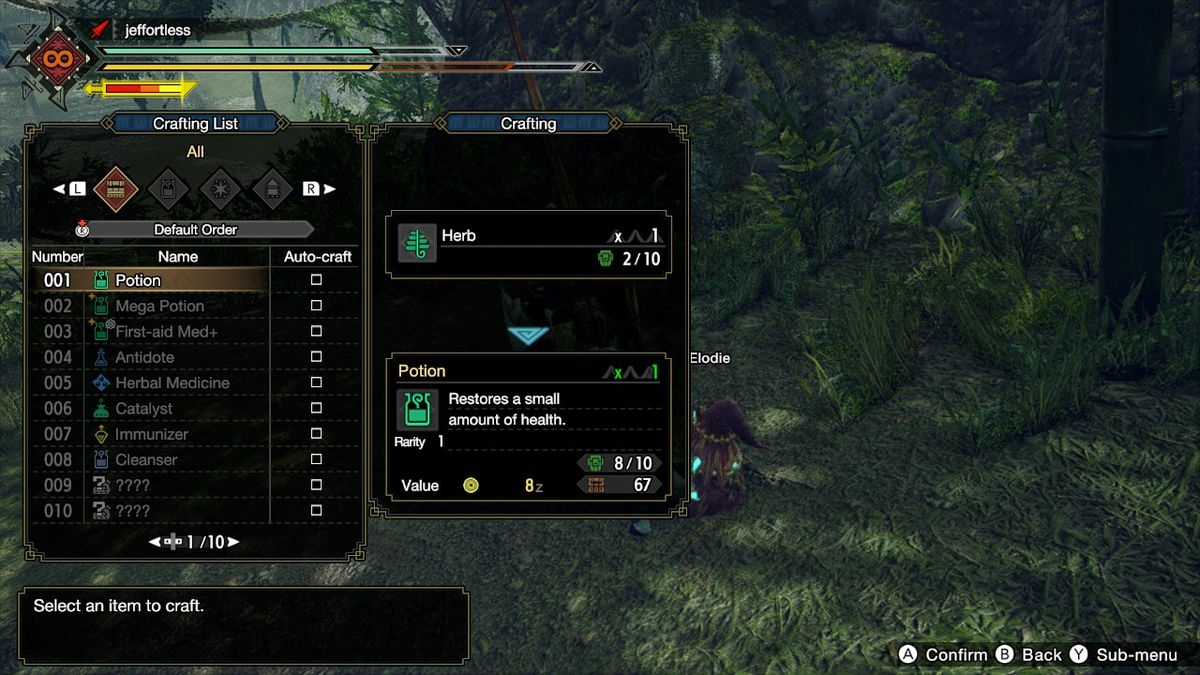Switch to the potion bottle category tab
The image size is (1200, 675).
tap(166, 187)
